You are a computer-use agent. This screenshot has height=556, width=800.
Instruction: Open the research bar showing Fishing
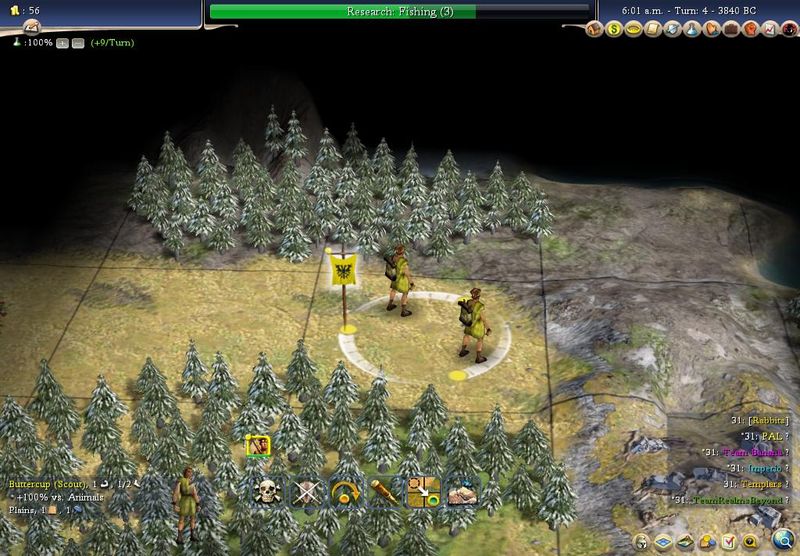coord(399,12)
